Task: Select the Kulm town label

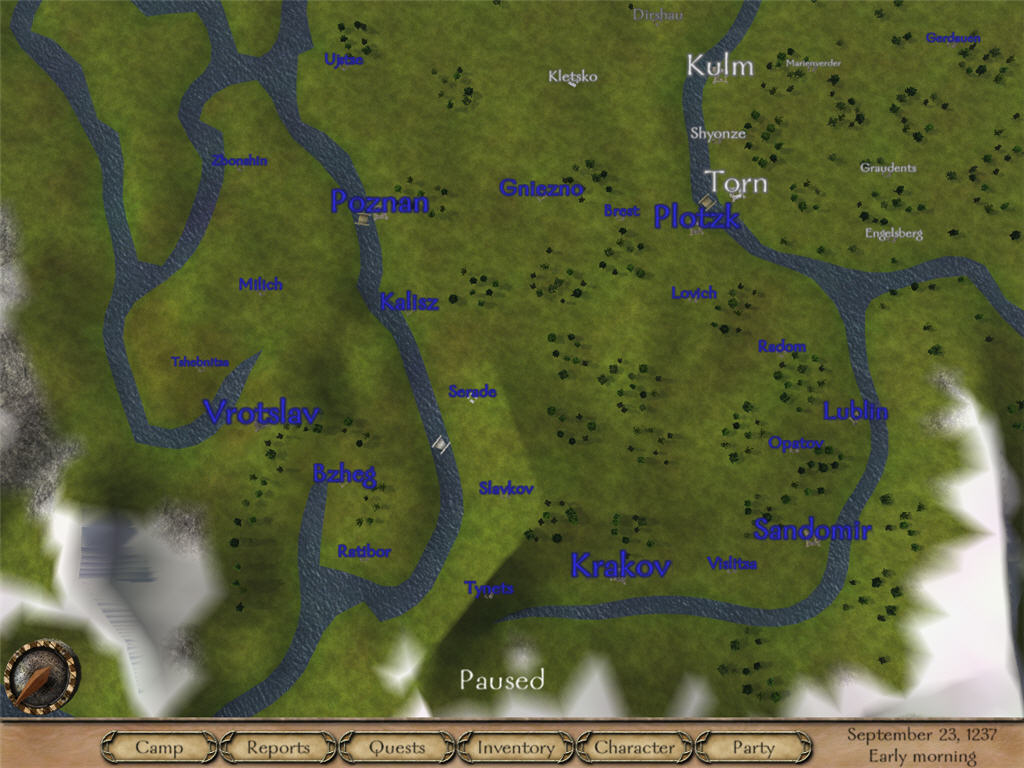Action: (719, 67)
